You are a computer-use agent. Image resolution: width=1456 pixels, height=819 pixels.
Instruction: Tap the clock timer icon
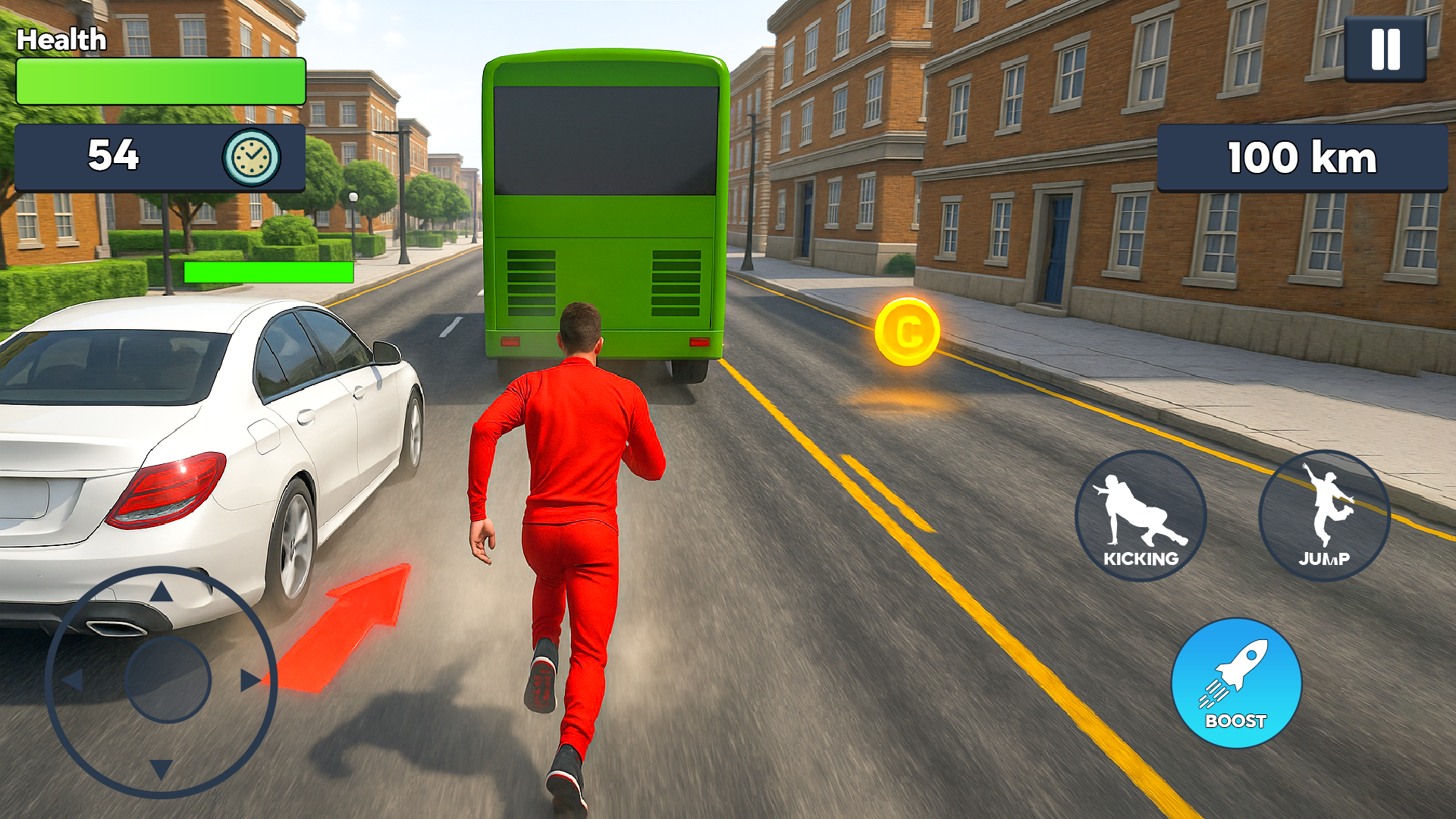pyautogui.click(x=250, y=157)
